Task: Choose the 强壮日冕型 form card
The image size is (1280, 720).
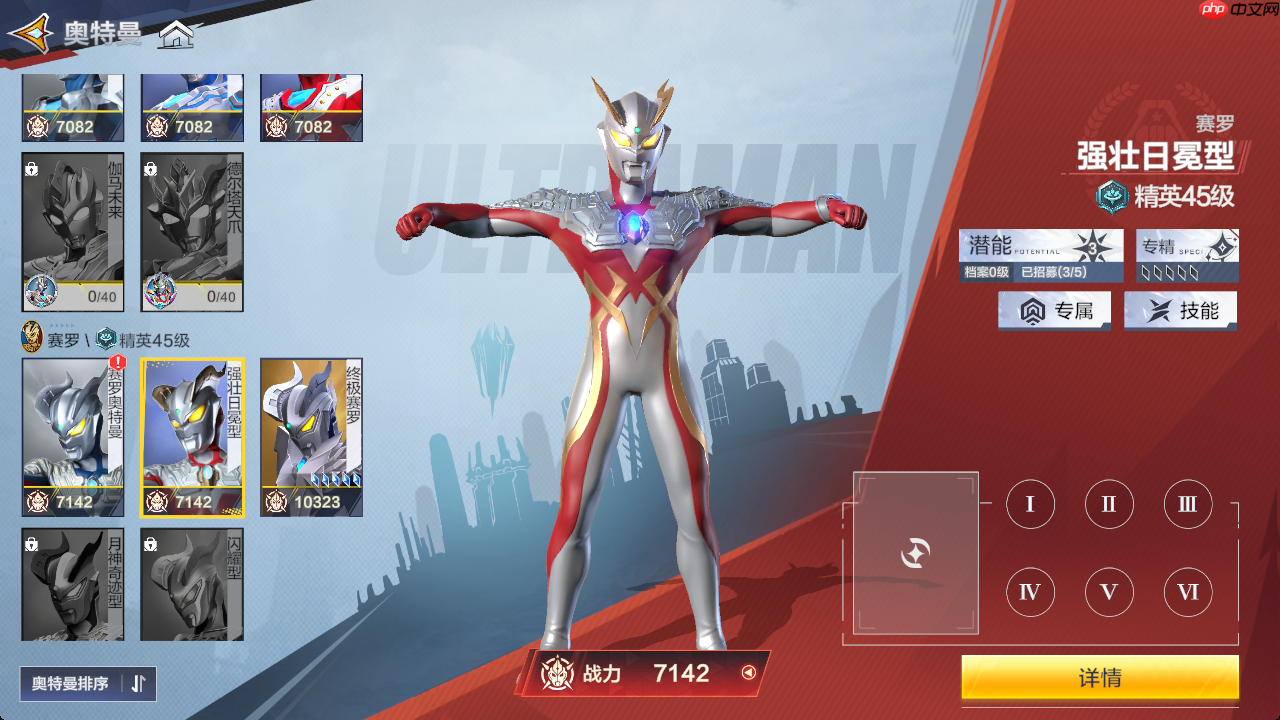Action: 192,437
